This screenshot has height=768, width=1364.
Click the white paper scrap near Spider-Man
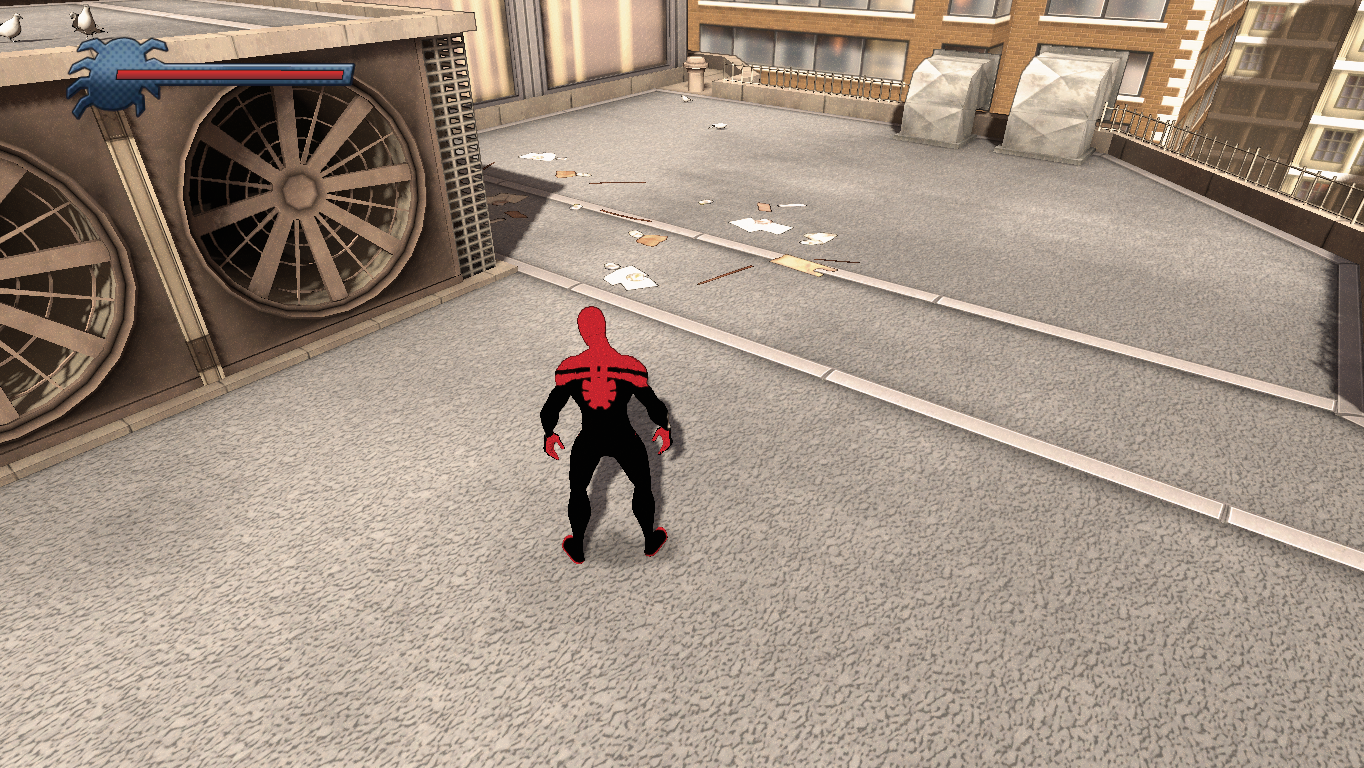click(x=630, y=278)
